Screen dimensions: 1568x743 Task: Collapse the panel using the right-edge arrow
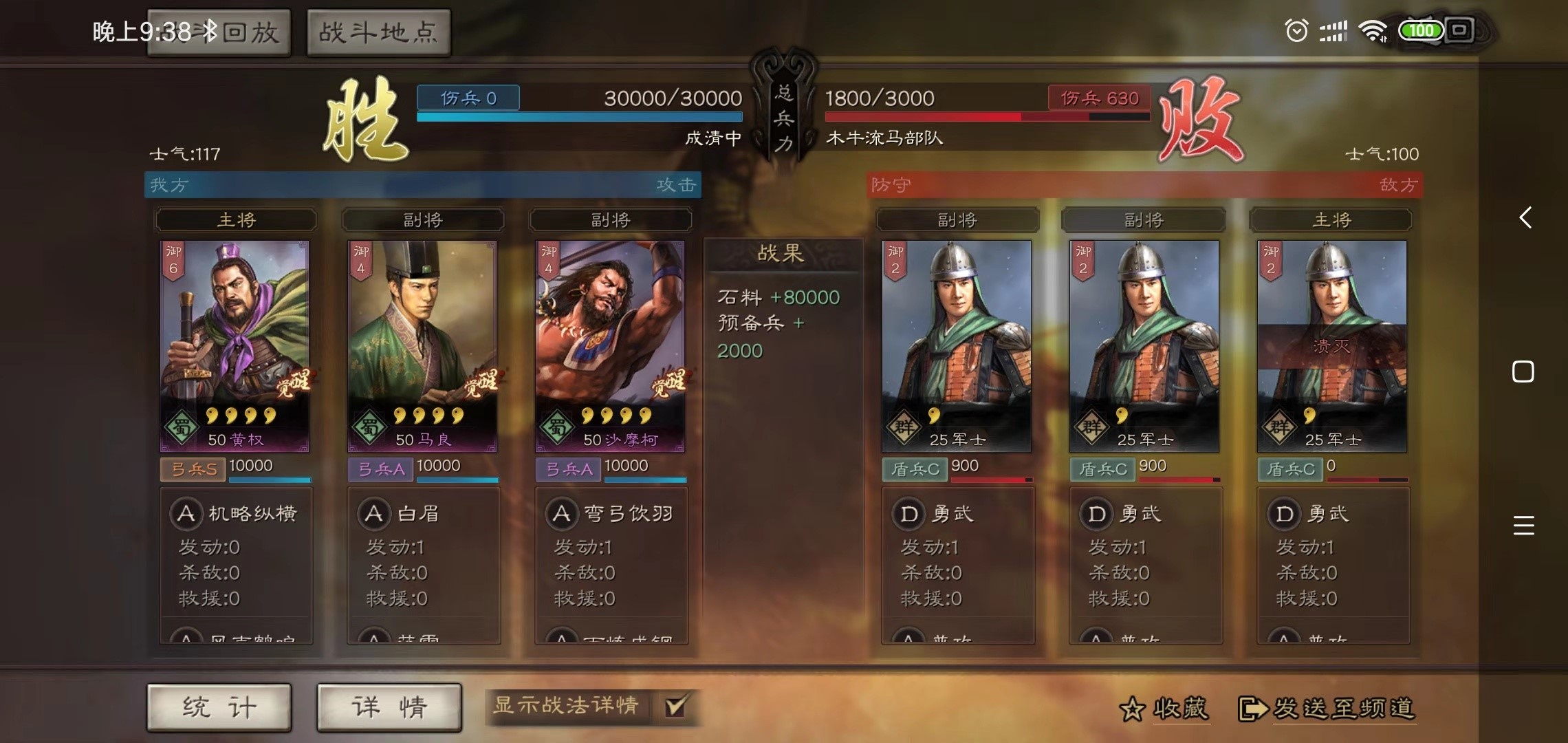[1525, 219]
